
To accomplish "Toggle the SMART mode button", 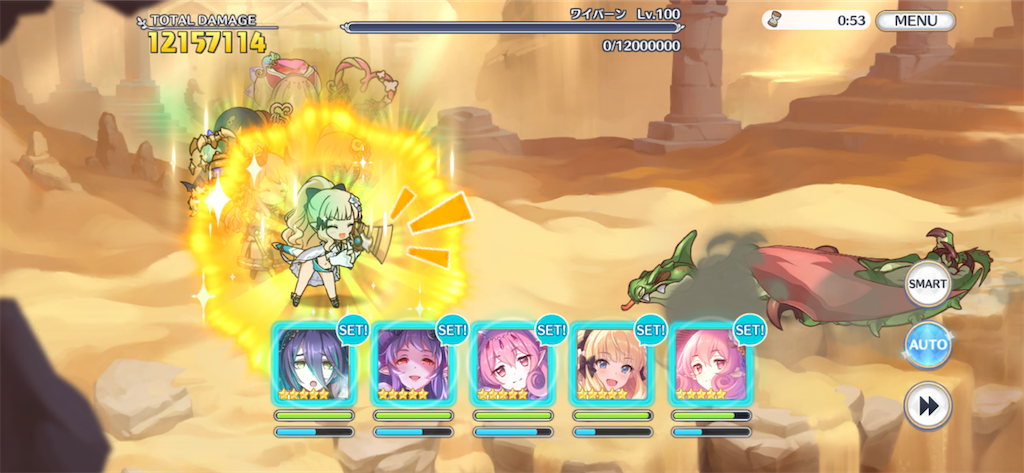I will coord(927,285).
